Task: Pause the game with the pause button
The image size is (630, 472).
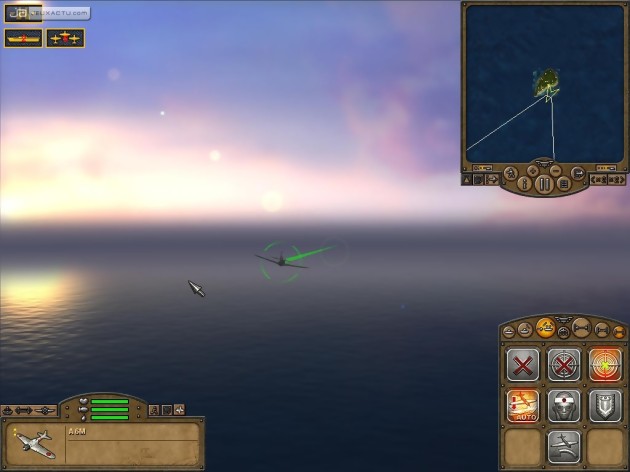Action: pos(545,184)
